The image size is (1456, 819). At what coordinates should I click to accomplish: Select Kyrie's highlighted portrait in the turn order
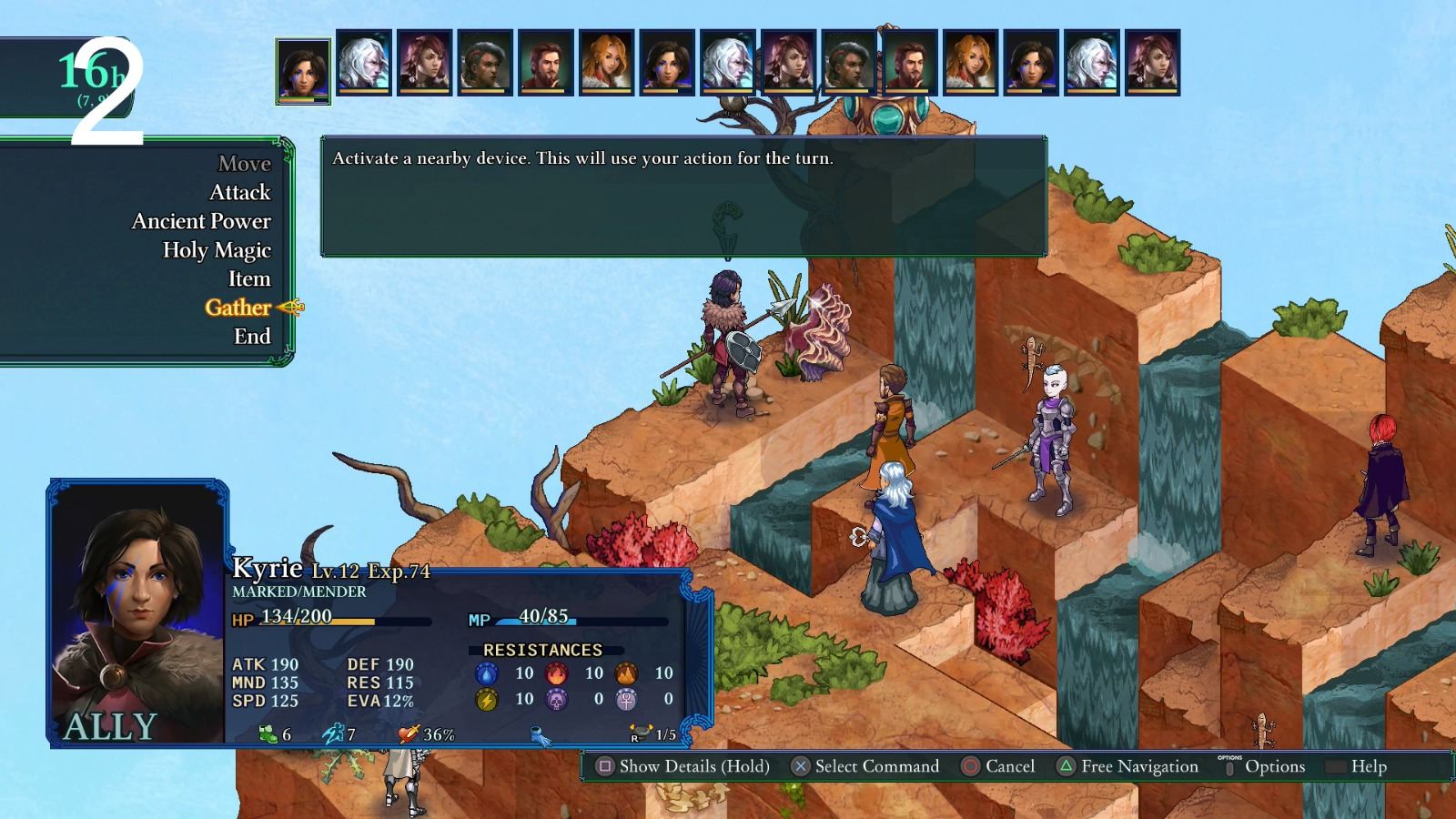pos(300,69)
